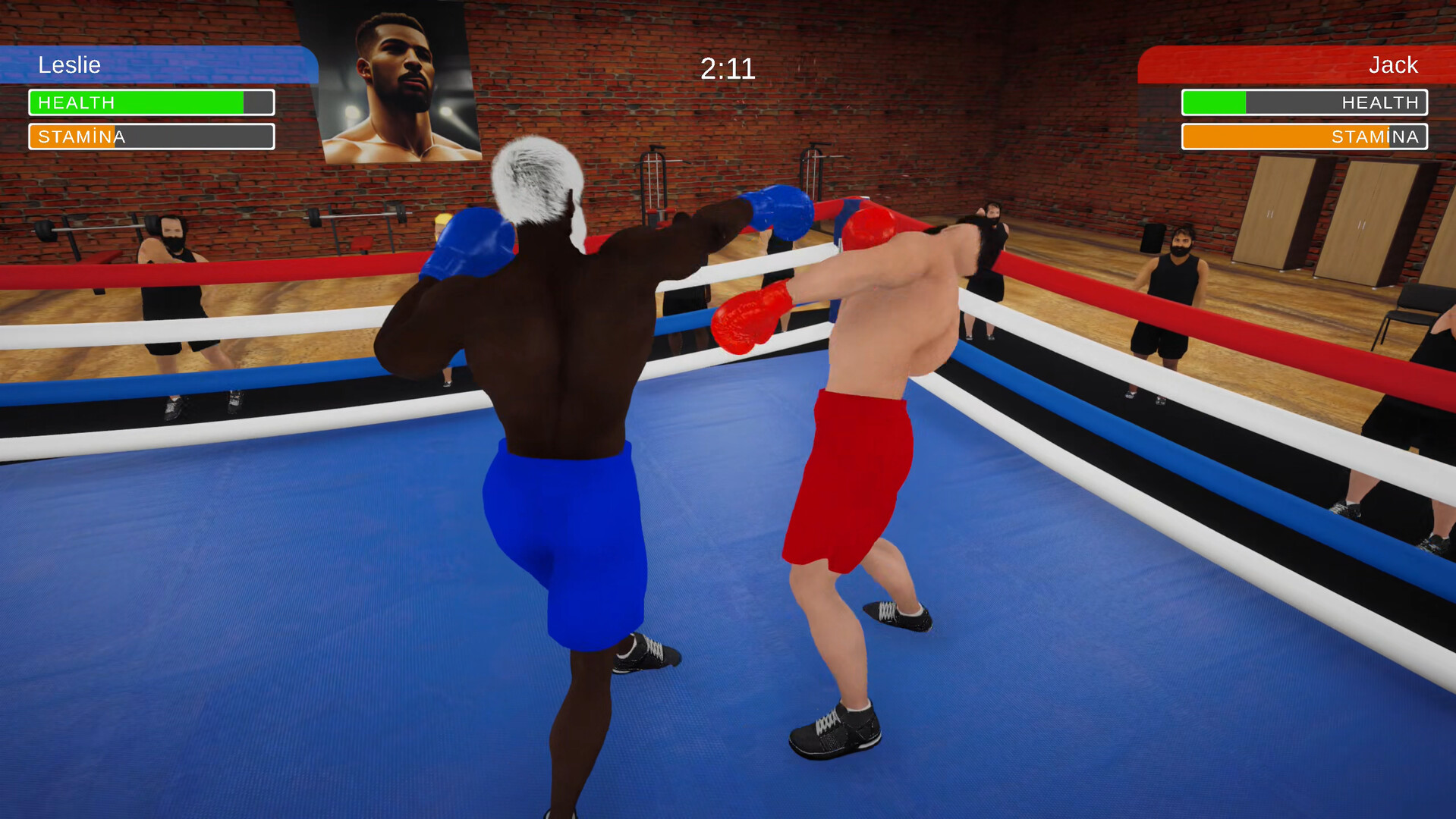Screen dimensions: 1456x819
Task: Click Jack's STAMINA bar
Action: [1303, 137]
